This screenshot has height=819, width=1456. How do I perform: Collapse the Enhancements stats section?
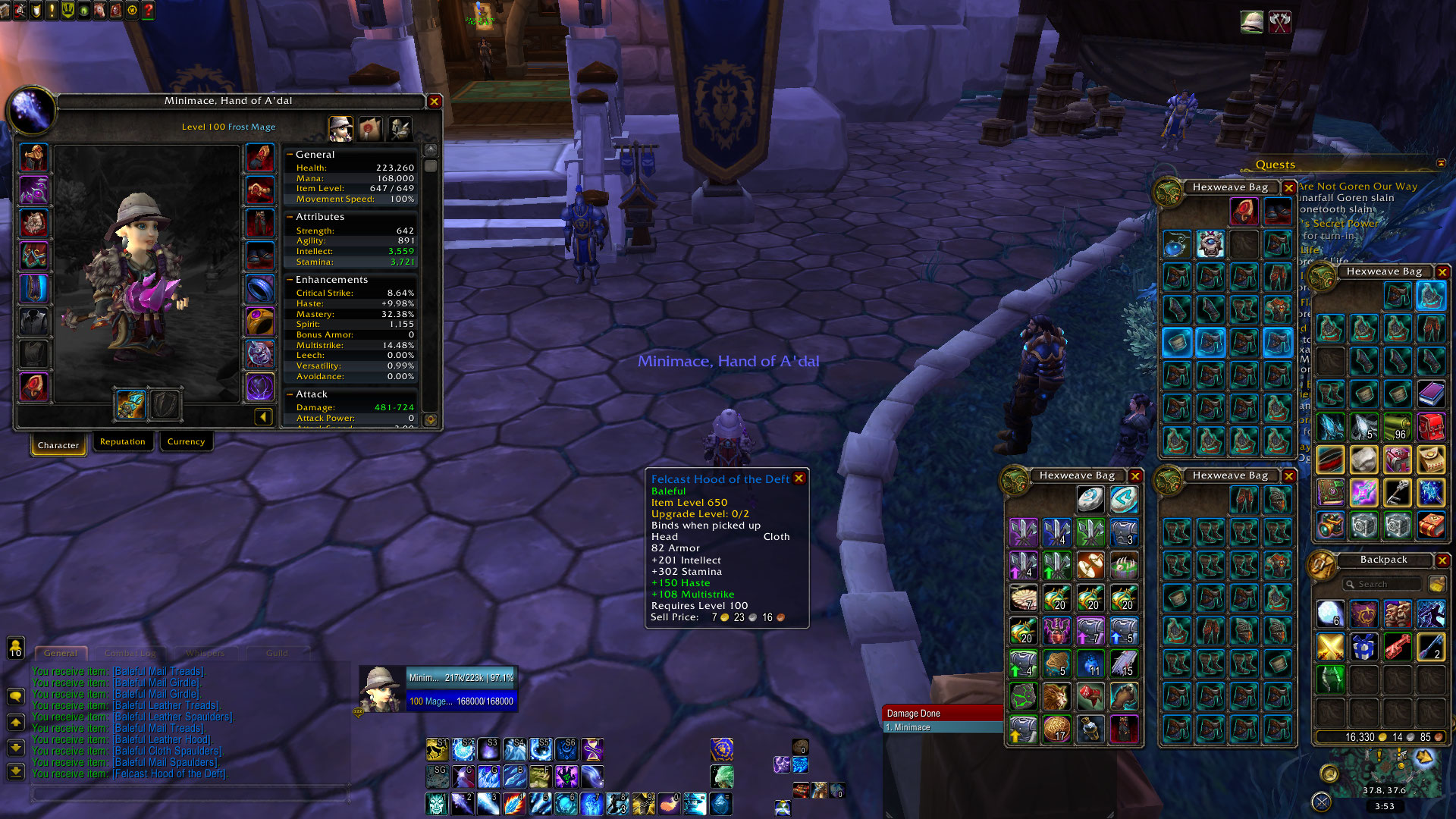pos(290,280)
